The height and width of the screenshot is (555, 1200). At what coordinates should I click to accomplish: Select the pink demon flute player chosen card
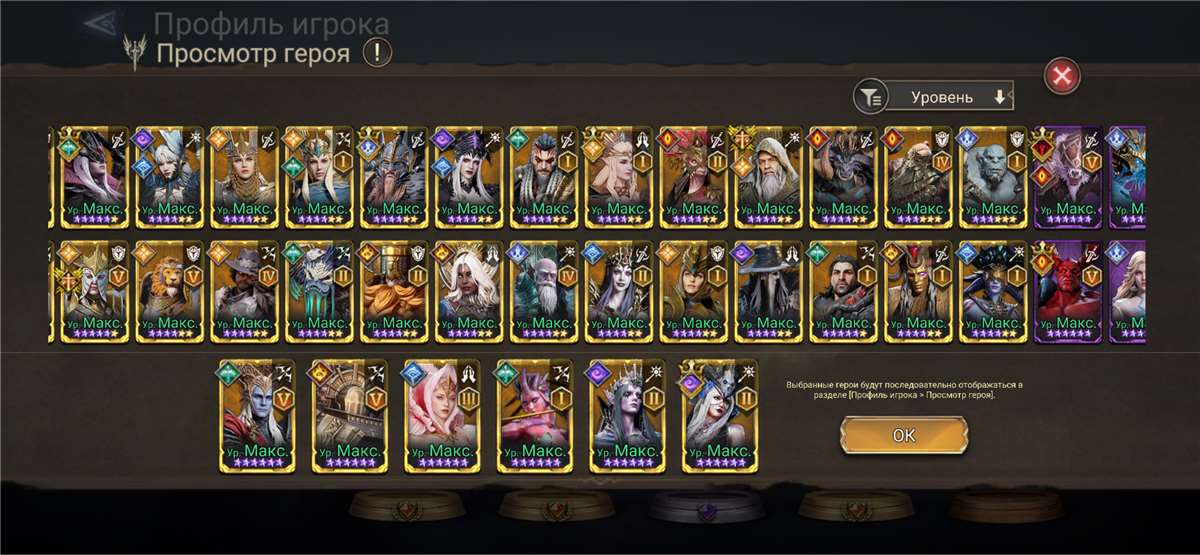[x=534, y=415]
